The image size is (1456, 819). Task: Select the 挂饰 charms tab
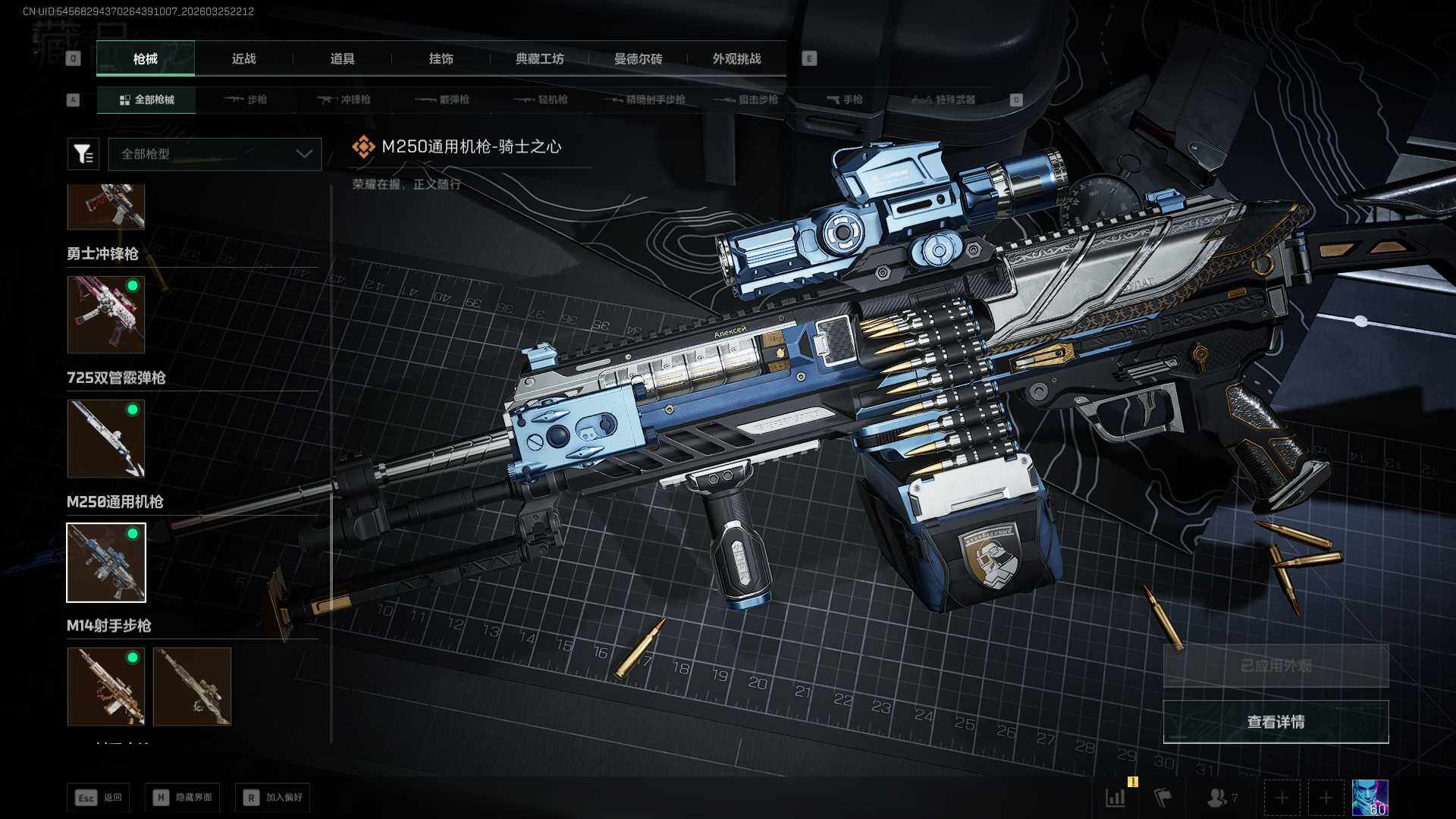(x=441, y=58)
